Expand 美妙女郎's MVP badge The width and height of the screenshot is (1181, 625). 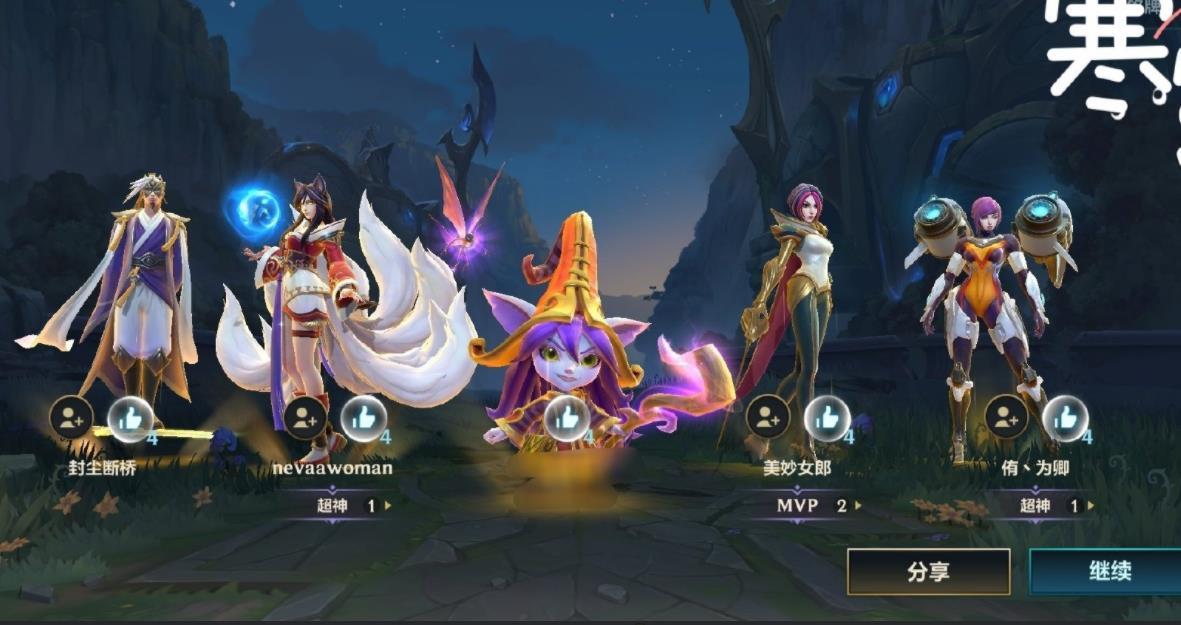coord(817,506)
